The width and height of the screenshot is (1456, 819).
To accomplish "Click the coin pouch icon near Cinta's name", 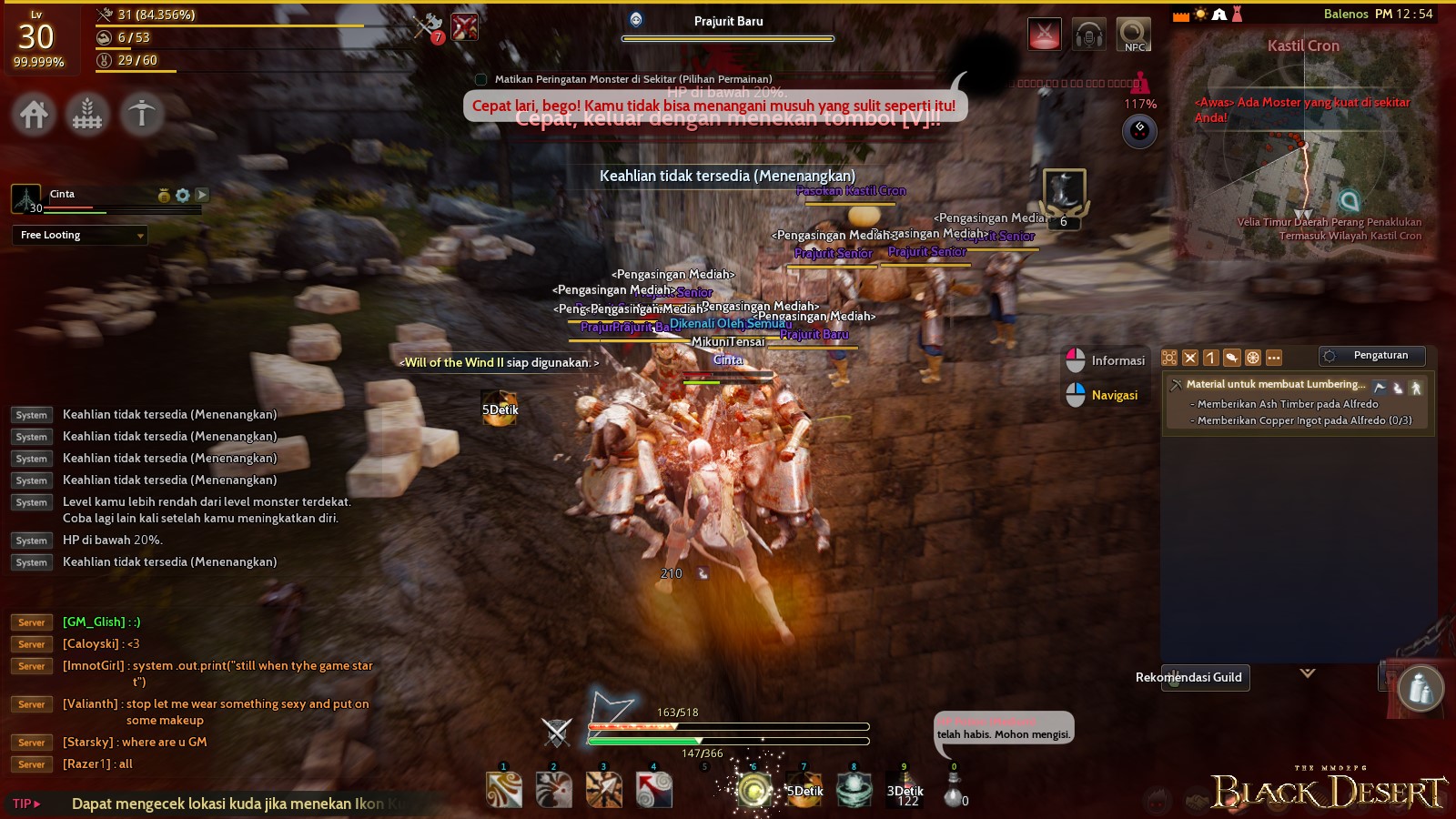I will 164,195.
